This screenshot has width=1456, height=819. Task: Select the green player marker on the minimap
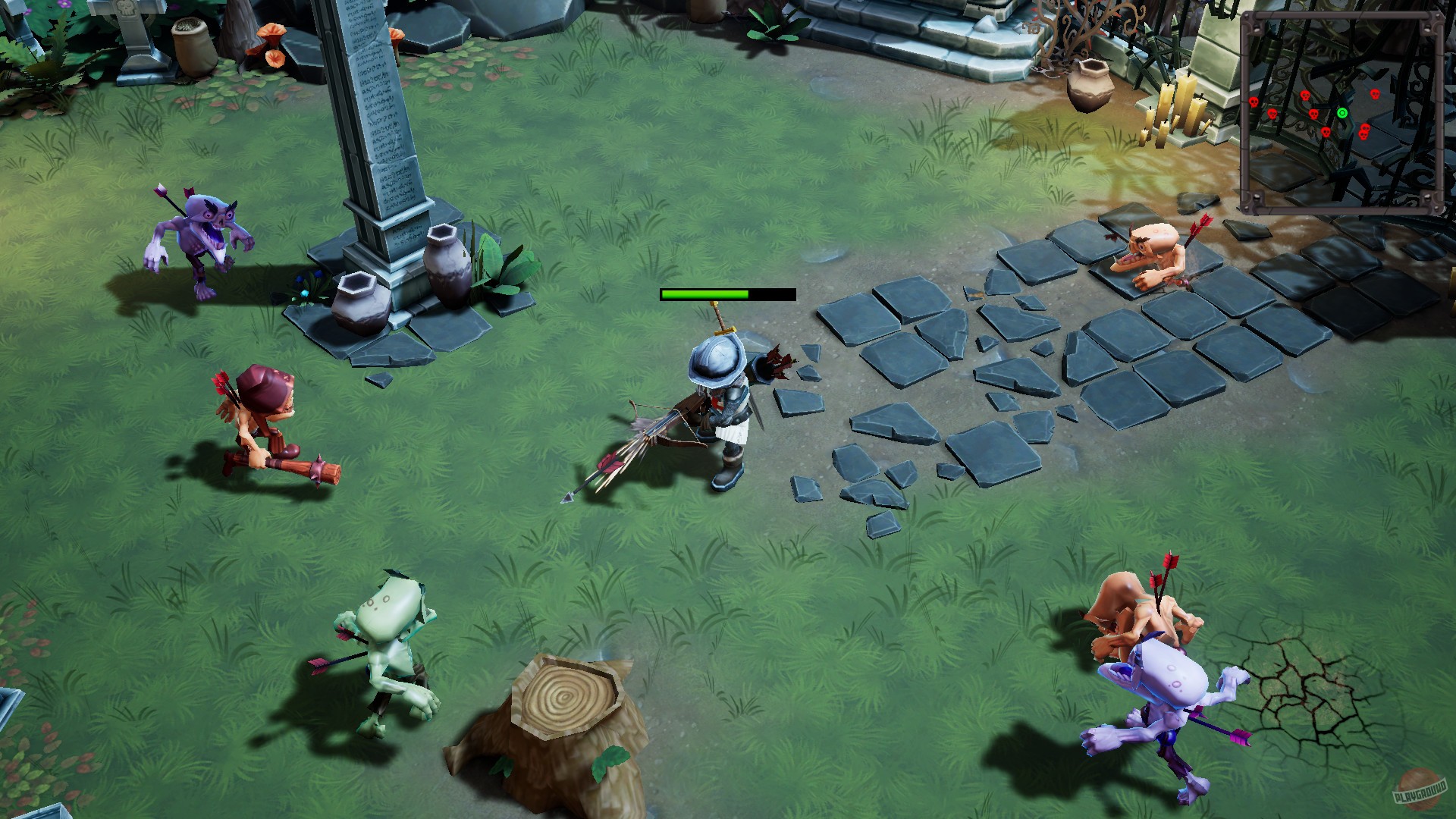(1342, 112)
